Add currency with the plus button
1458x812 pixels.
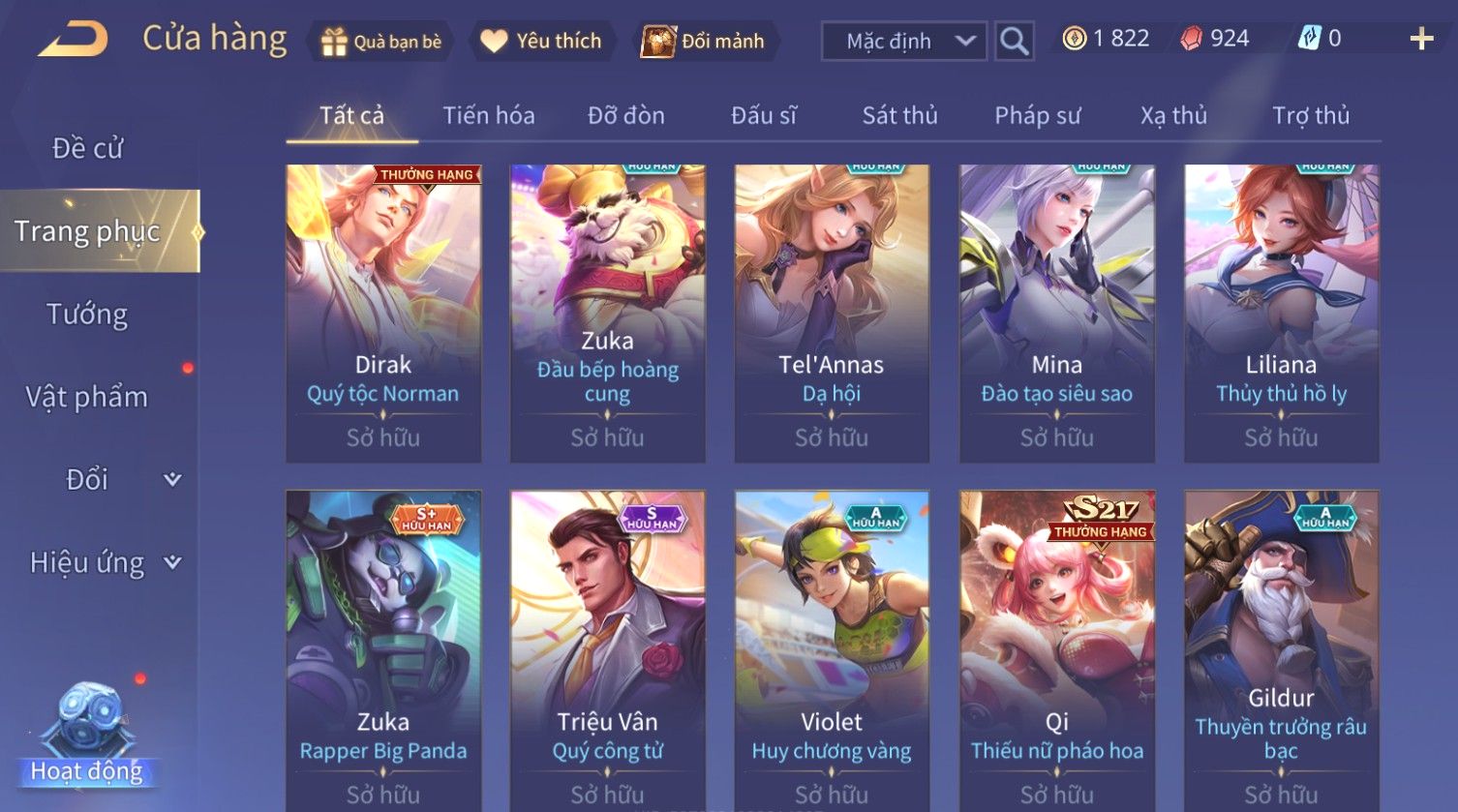point(1420,39)
